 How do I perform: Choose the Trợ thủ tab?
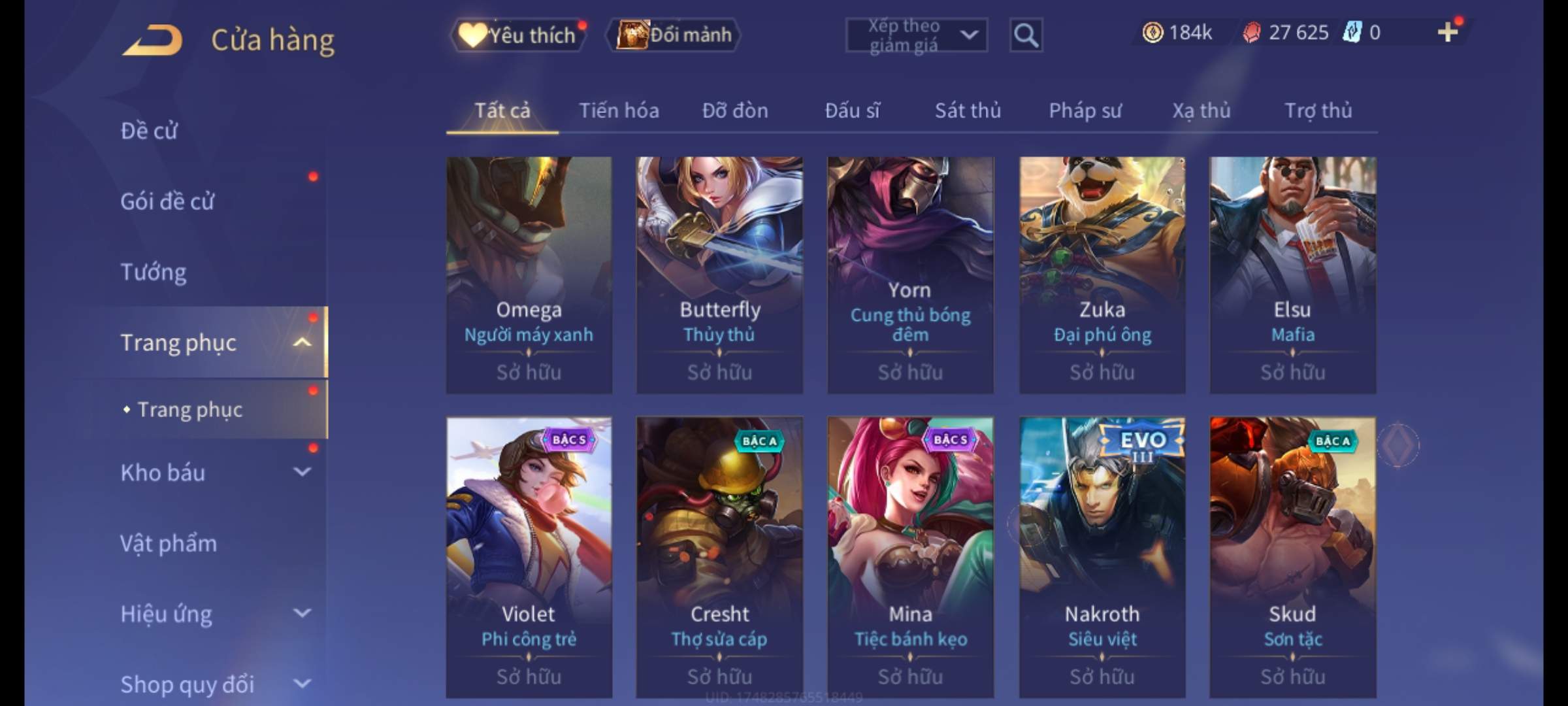(1318, 110)
